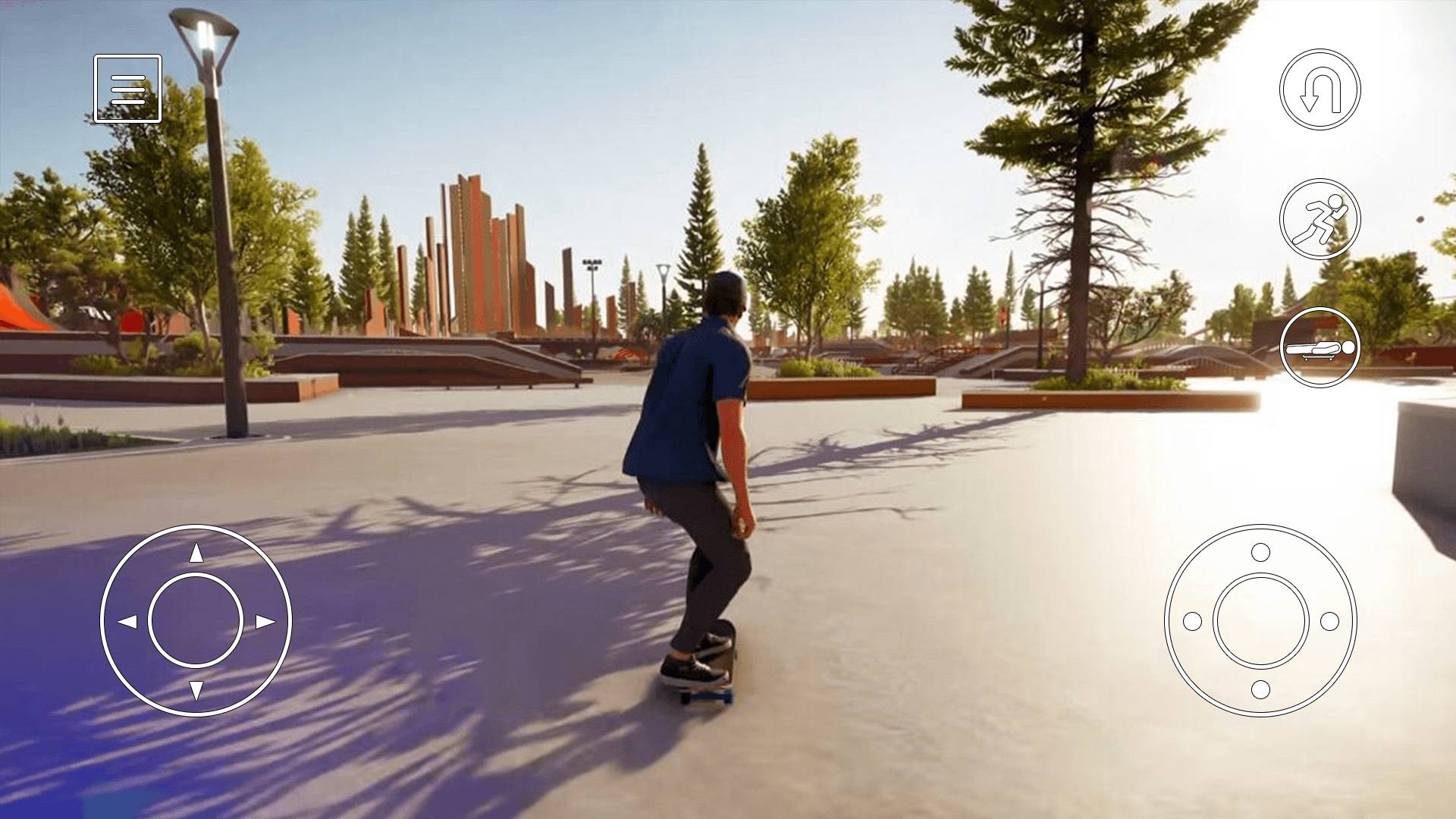This screenshot has width=1456, height=819.
Task: Activate the running figure button
Action: 1319,219
